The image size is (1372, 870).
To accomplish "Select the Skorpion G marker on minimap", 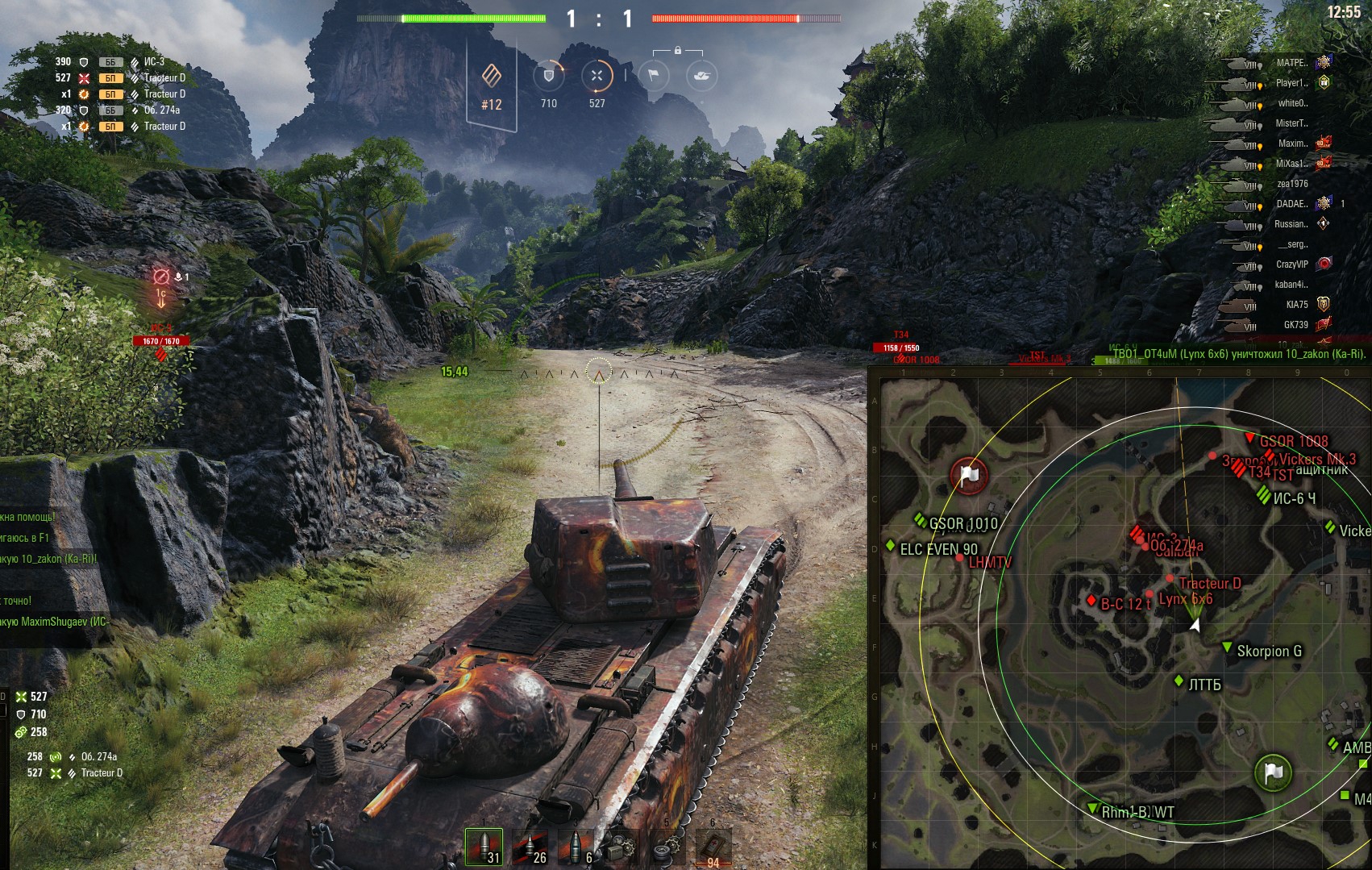I will click(1268, 651).
